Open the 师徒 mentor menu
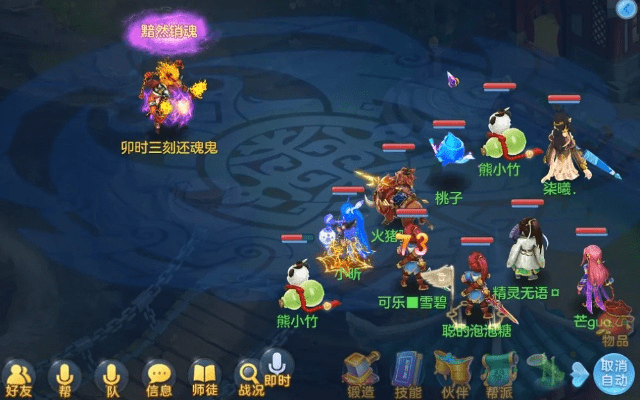This screenshot has height=400, width=640. pos(204,377)
